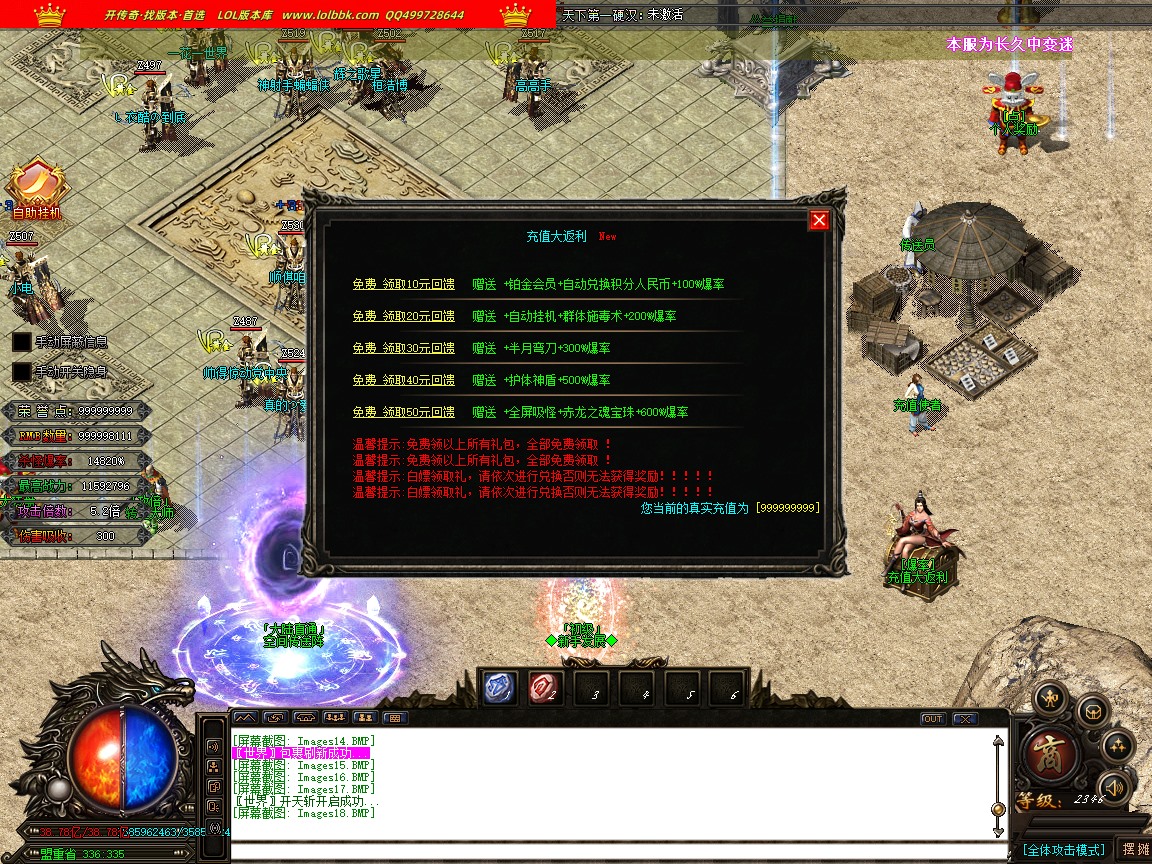The height and width of the screenshot is (864, 1152).
Task: Open the large red 商 shop button
Action: 1051,756
